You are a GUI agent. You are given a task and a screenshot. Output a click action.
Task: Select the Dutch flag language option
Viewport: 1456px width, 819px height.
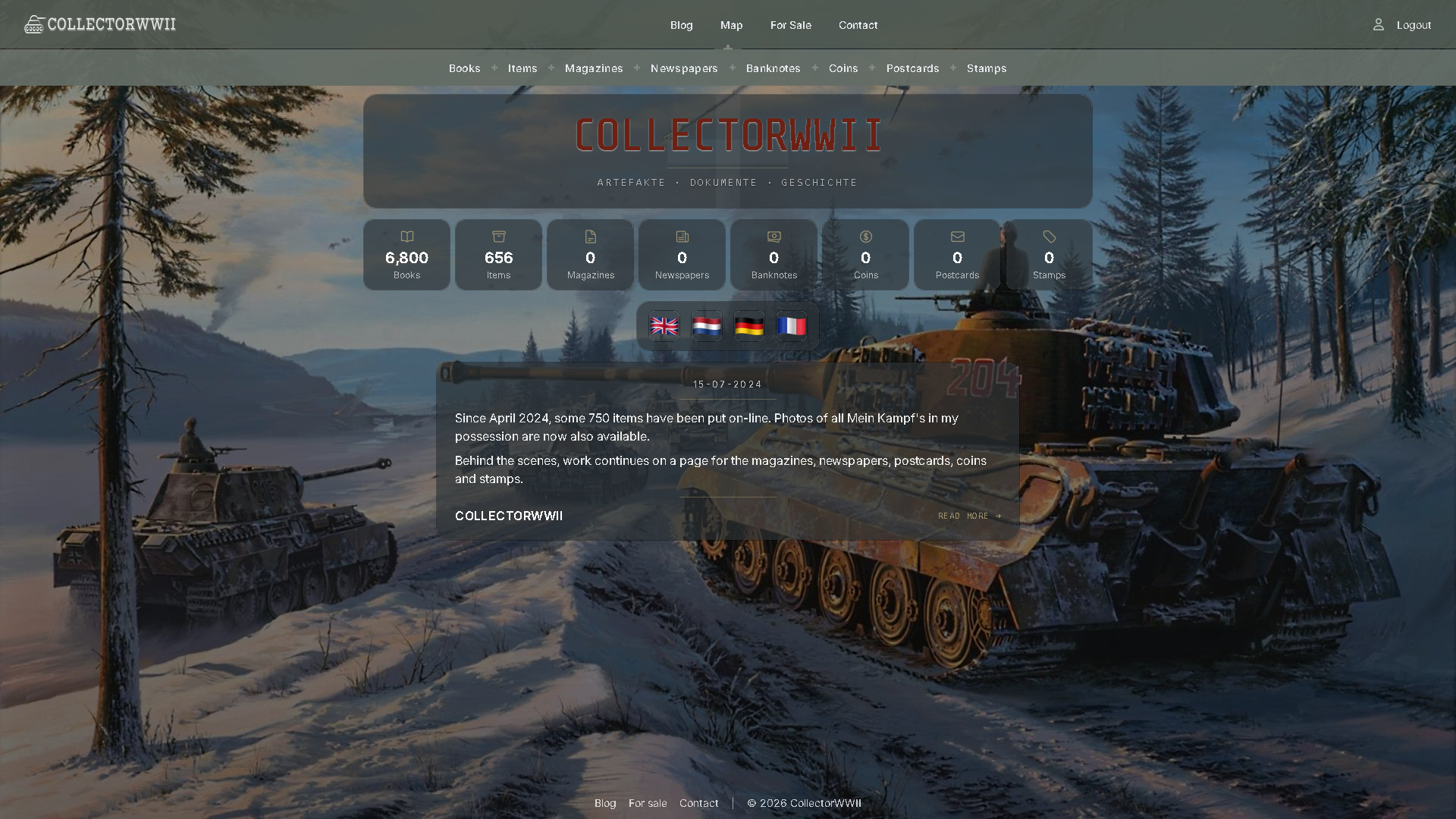706,326
